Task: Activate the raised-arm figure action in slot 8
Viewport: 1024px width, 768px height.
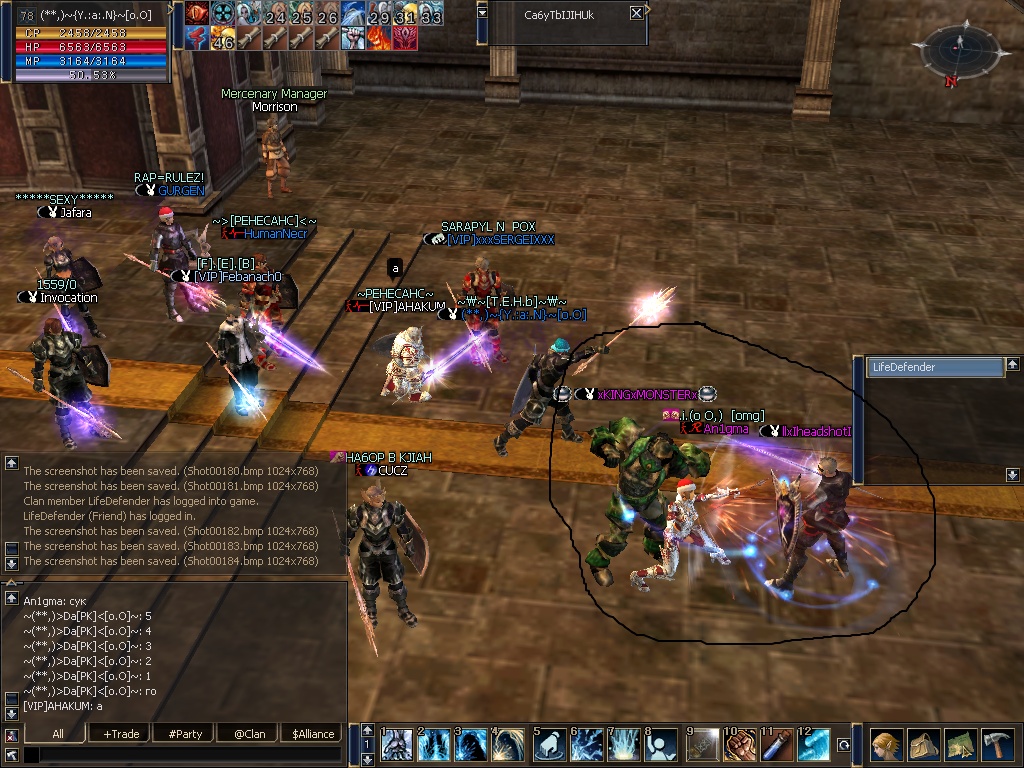Action: pyautogui.click(x=663, y=745)
